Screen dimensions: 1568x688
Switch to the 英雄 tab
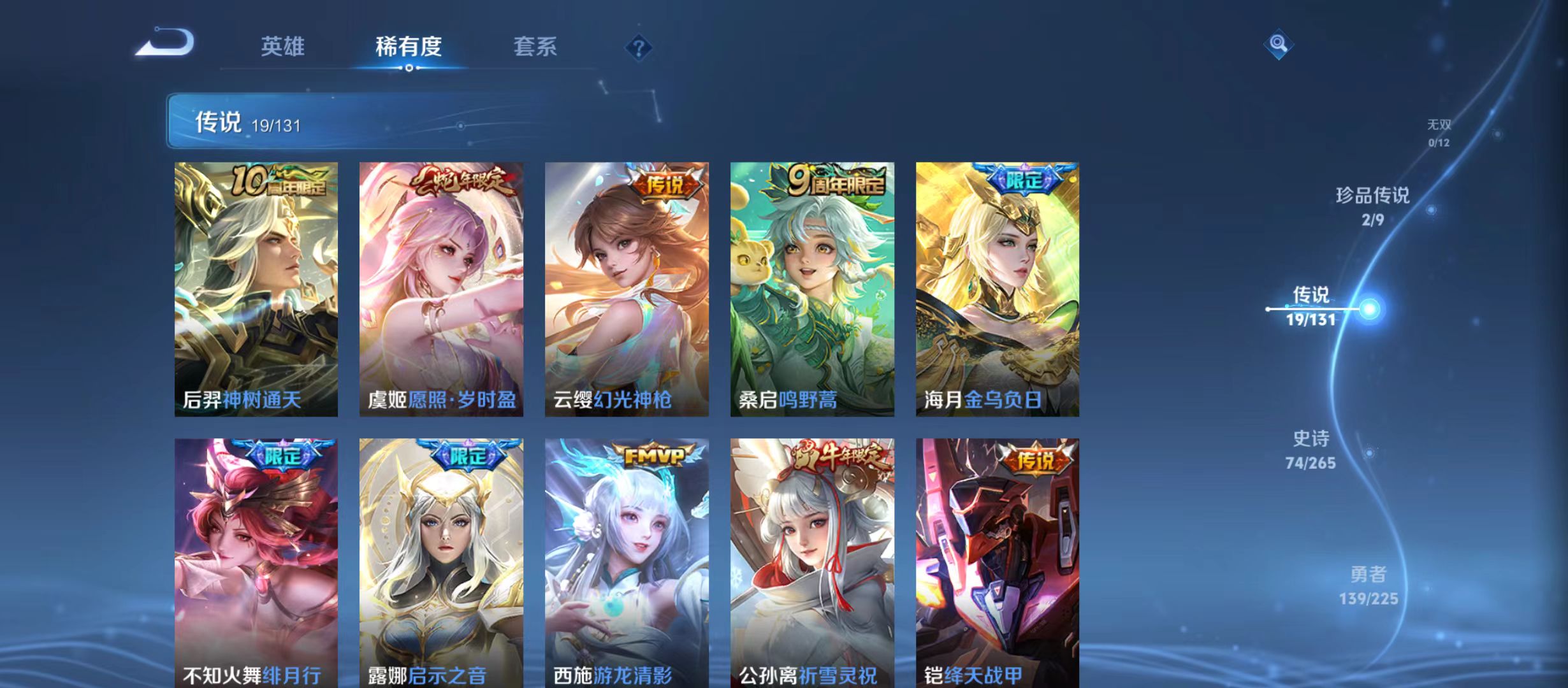(282, 47)
